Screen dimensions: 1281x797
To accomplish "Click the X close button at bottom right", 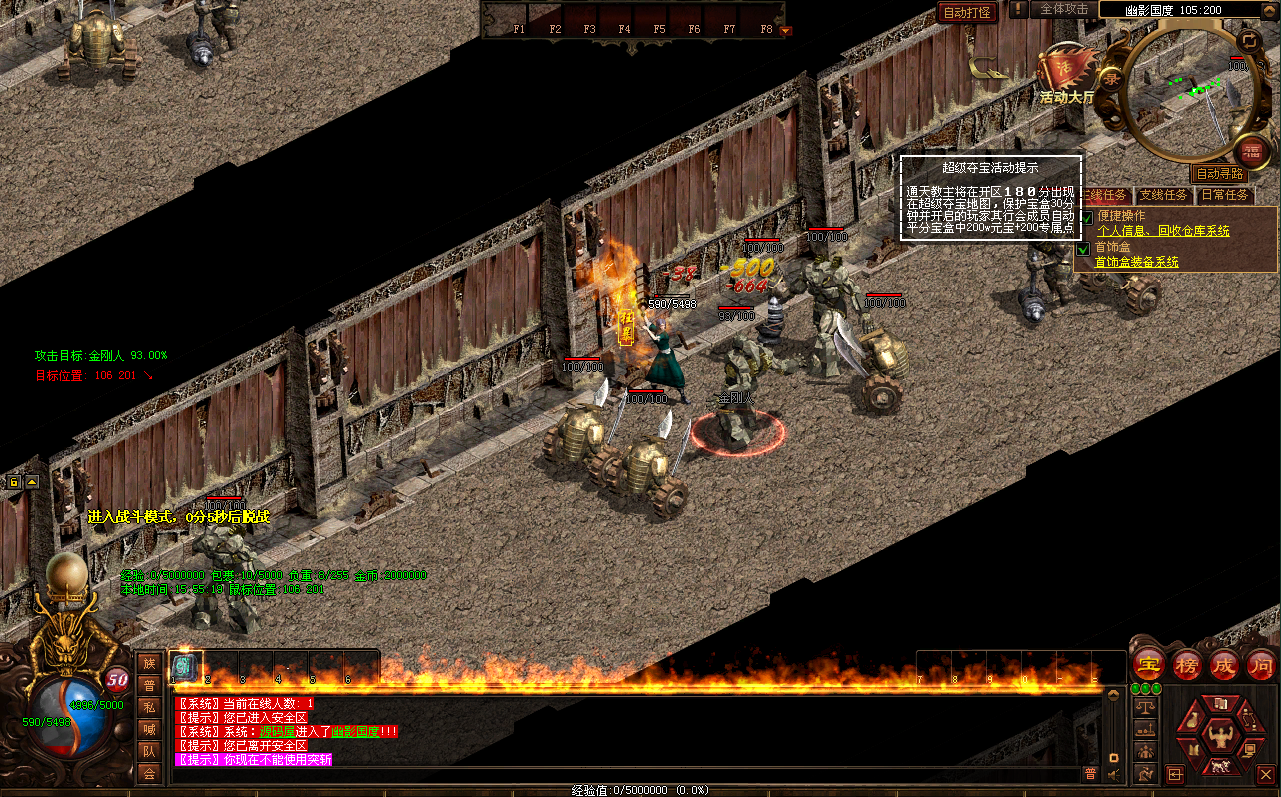I will pyautogui.click(x=1265, y=773).
